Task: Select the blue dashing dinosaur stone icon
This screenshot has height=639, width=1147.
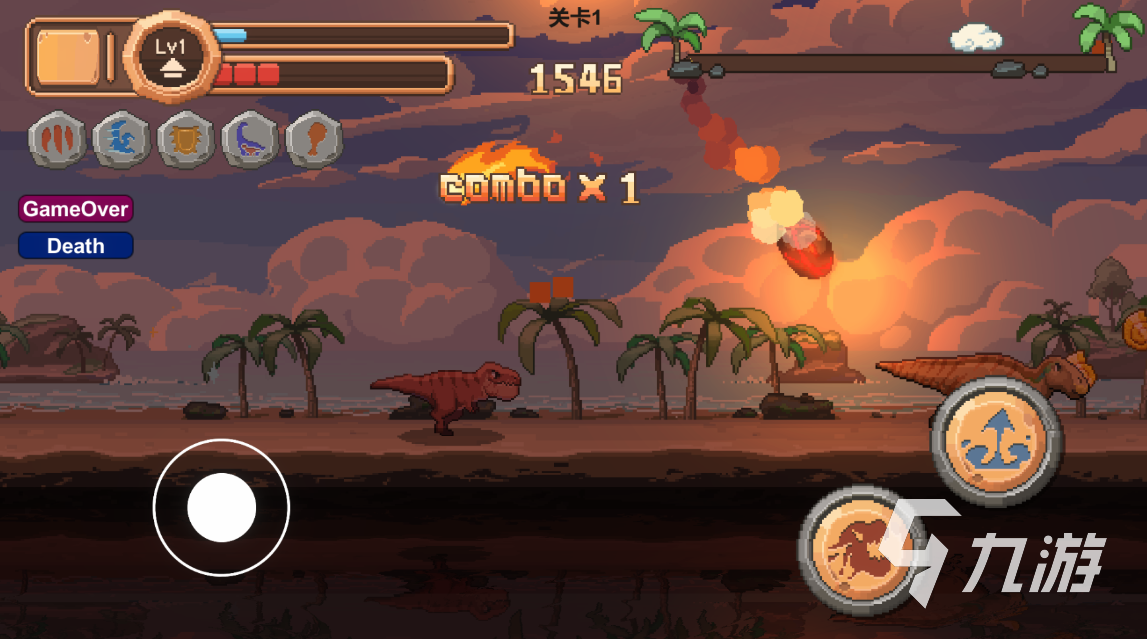Action: [x=121, y=140]
